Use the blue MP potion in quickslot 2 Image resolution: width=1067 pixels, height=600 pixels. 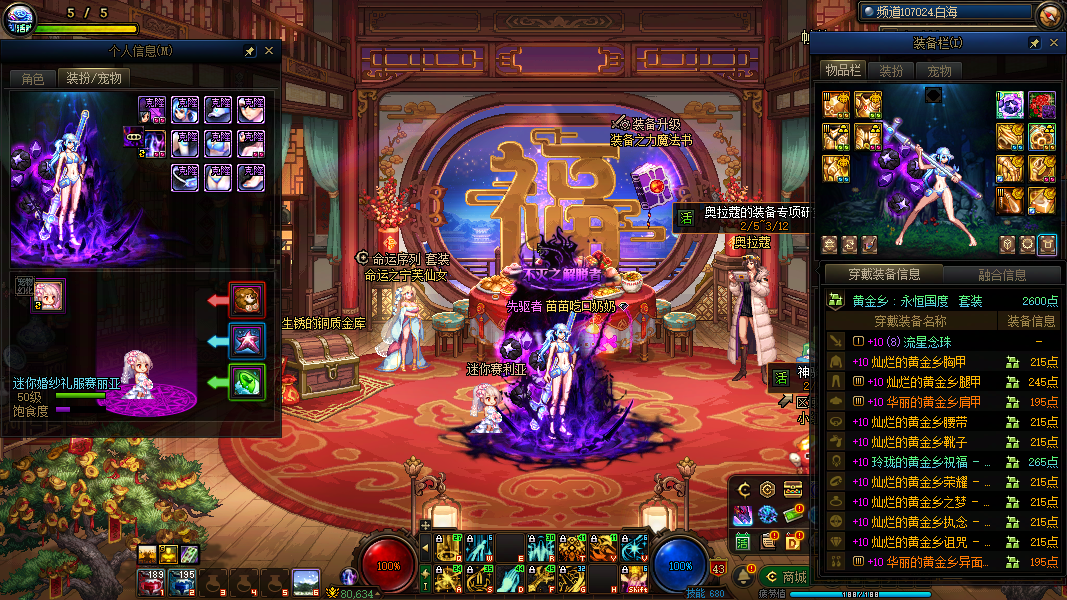[x=183, y=582]
